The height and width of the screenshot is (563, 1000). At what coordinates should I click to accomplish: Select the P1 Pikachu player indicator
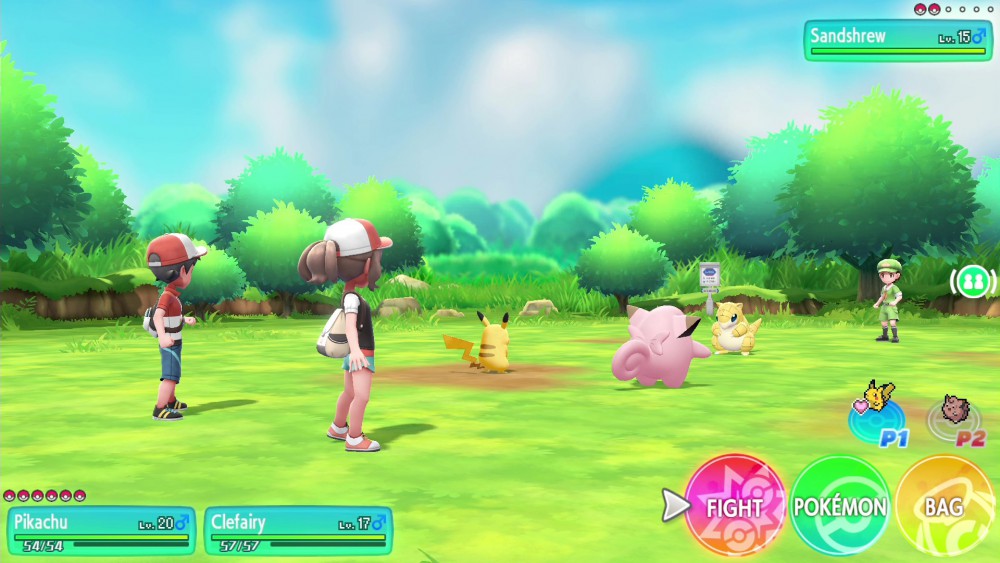(877, 414)
